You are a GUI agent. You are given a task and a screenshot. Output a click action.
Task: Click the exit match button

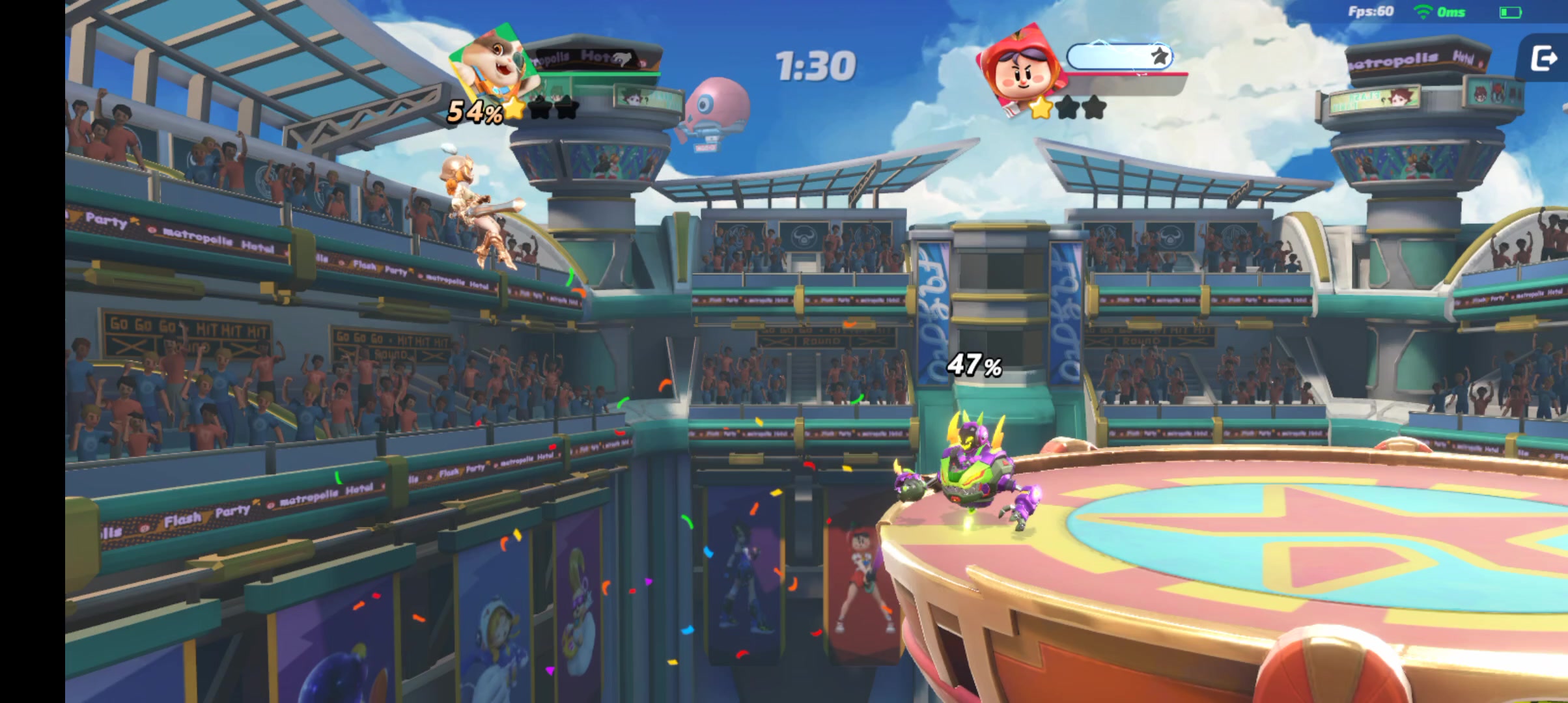click(x=1543, y=59)
